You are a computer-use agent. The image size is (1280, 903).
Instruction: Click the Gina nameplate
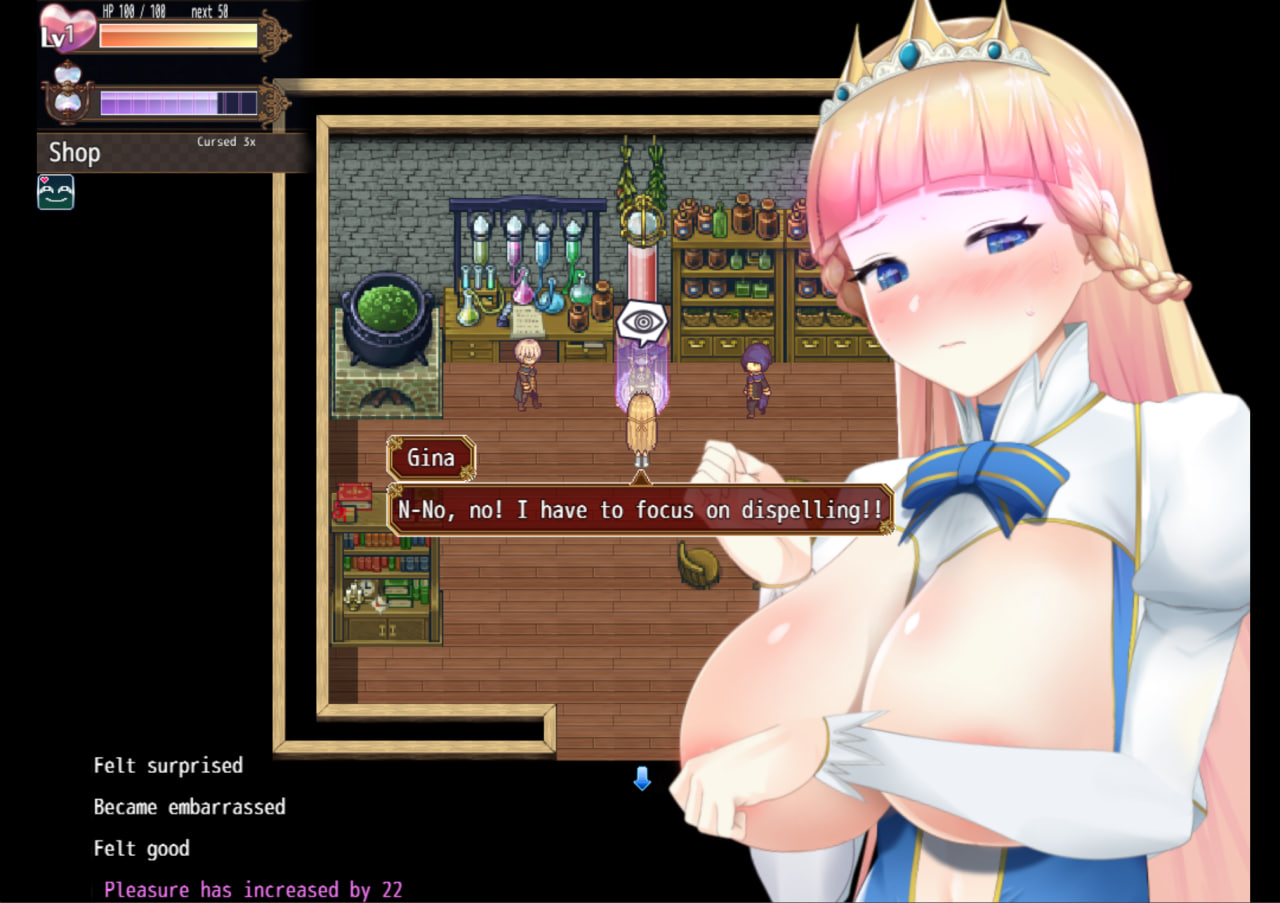pos(431,458)
